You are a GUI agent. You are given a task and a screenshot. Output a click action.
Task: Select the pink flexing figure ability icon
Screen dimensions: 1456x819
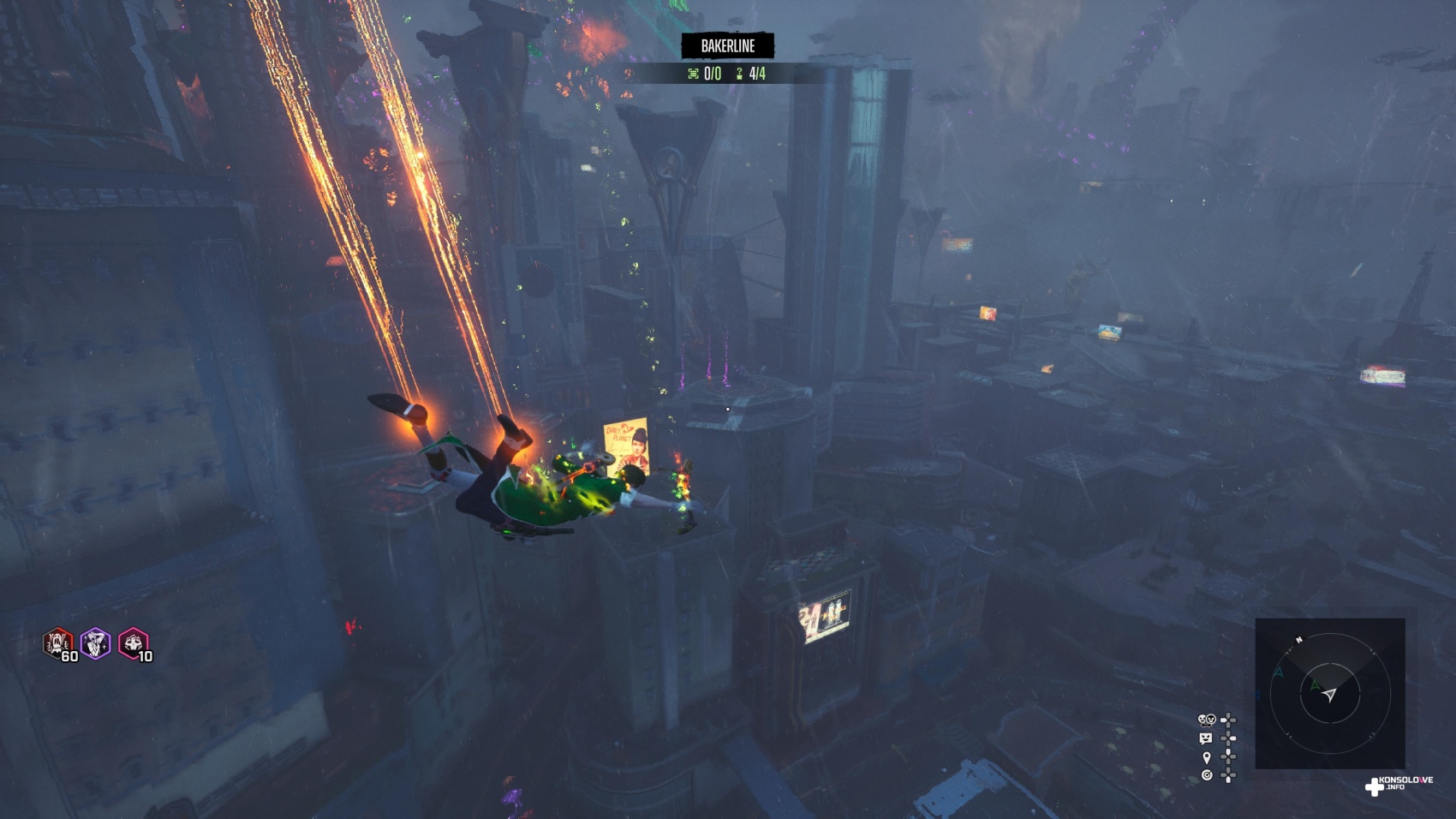(133, 643)
